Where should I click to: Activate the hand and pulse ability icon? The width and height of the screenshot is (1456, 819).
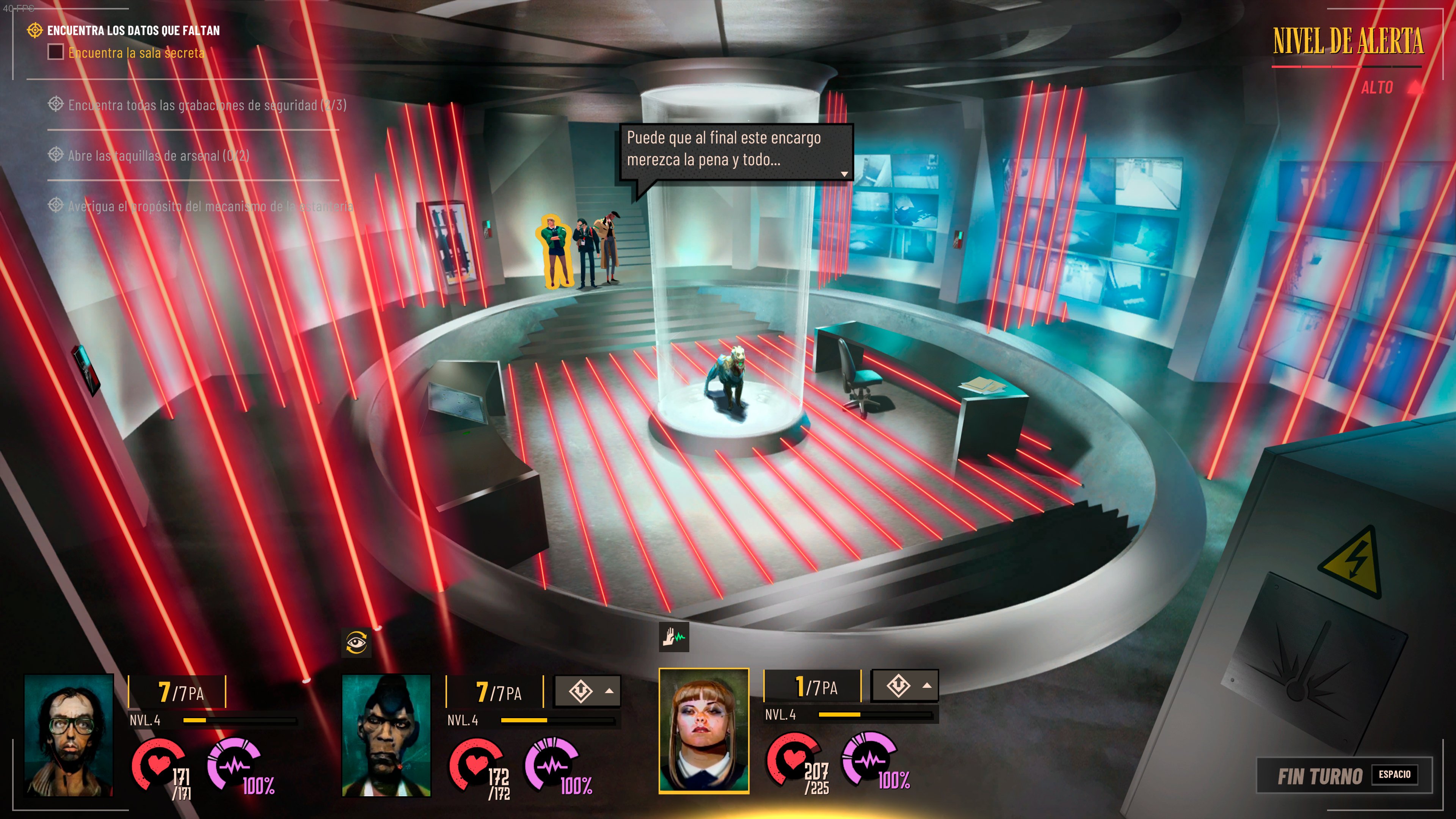click(x=674, y=637)
